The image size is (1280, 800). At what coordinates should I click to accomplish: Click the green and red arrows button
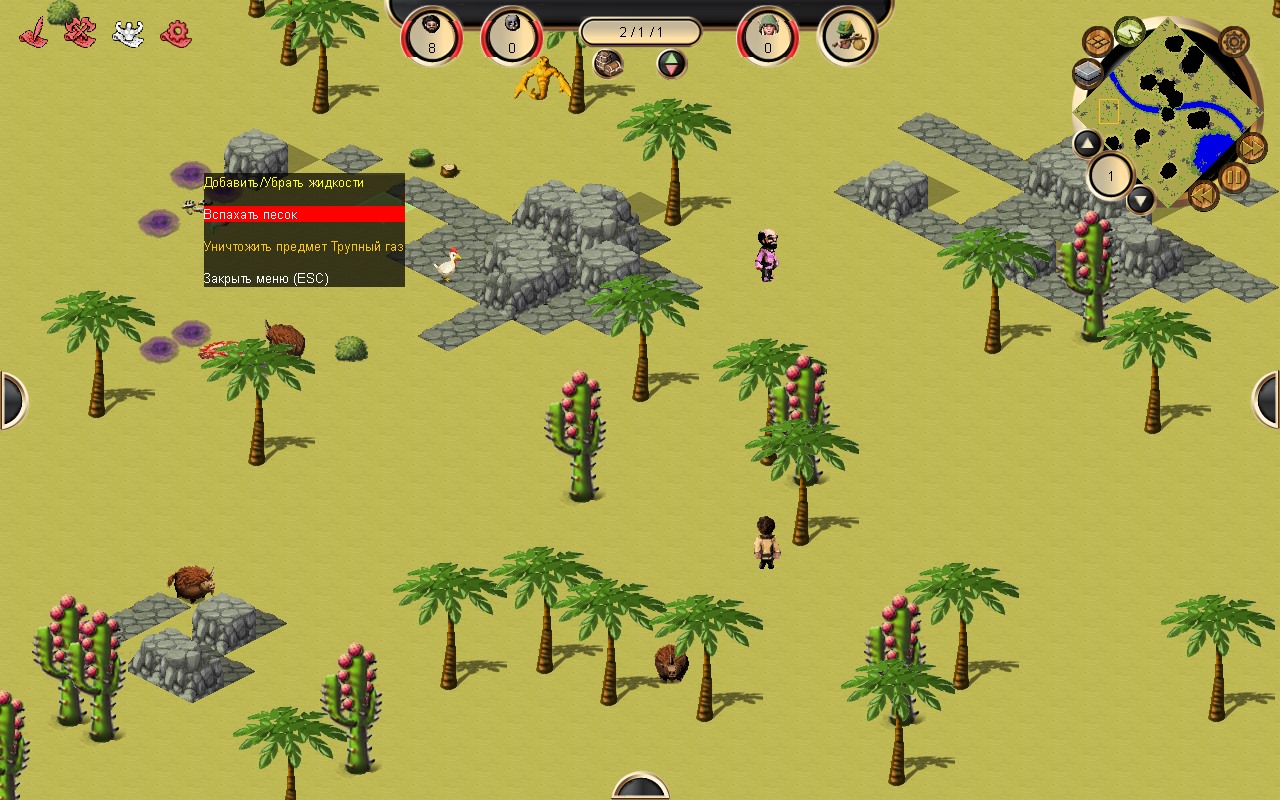point(672,64)
